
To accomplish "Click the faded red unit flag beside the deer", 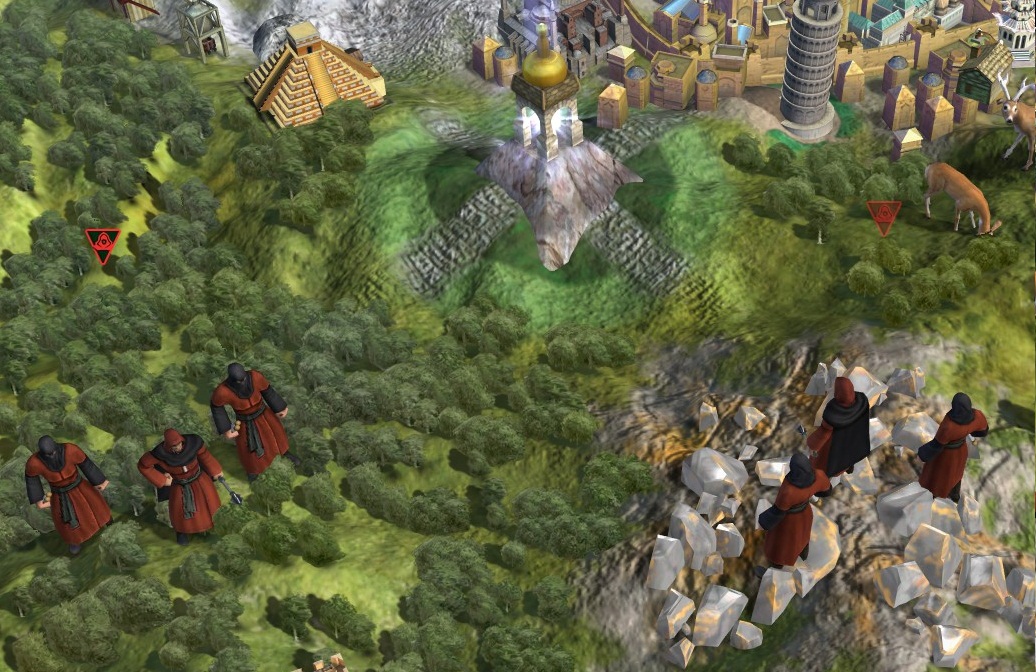I will click(x=883, y=216).
